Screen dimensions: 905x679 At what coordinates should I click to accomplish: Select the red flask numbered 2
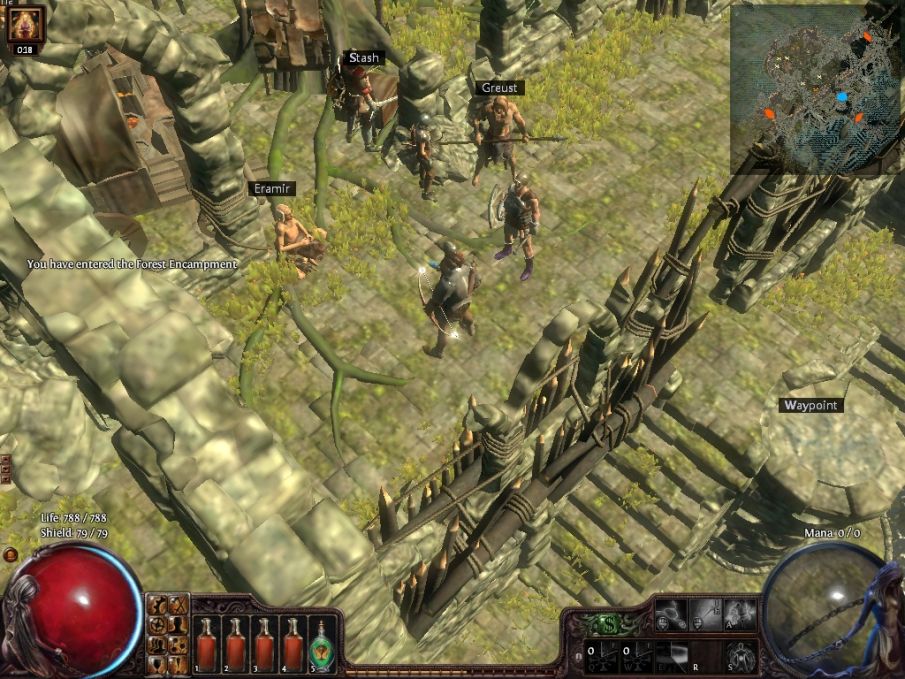(236, 642)
